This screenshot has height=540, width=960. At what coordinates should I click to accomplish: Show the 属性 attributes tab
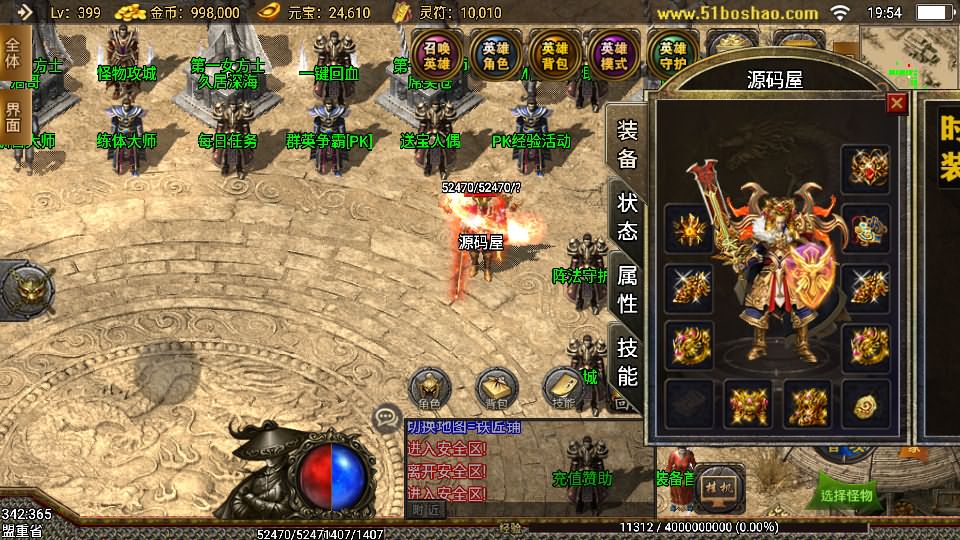[x=627, y=288]
